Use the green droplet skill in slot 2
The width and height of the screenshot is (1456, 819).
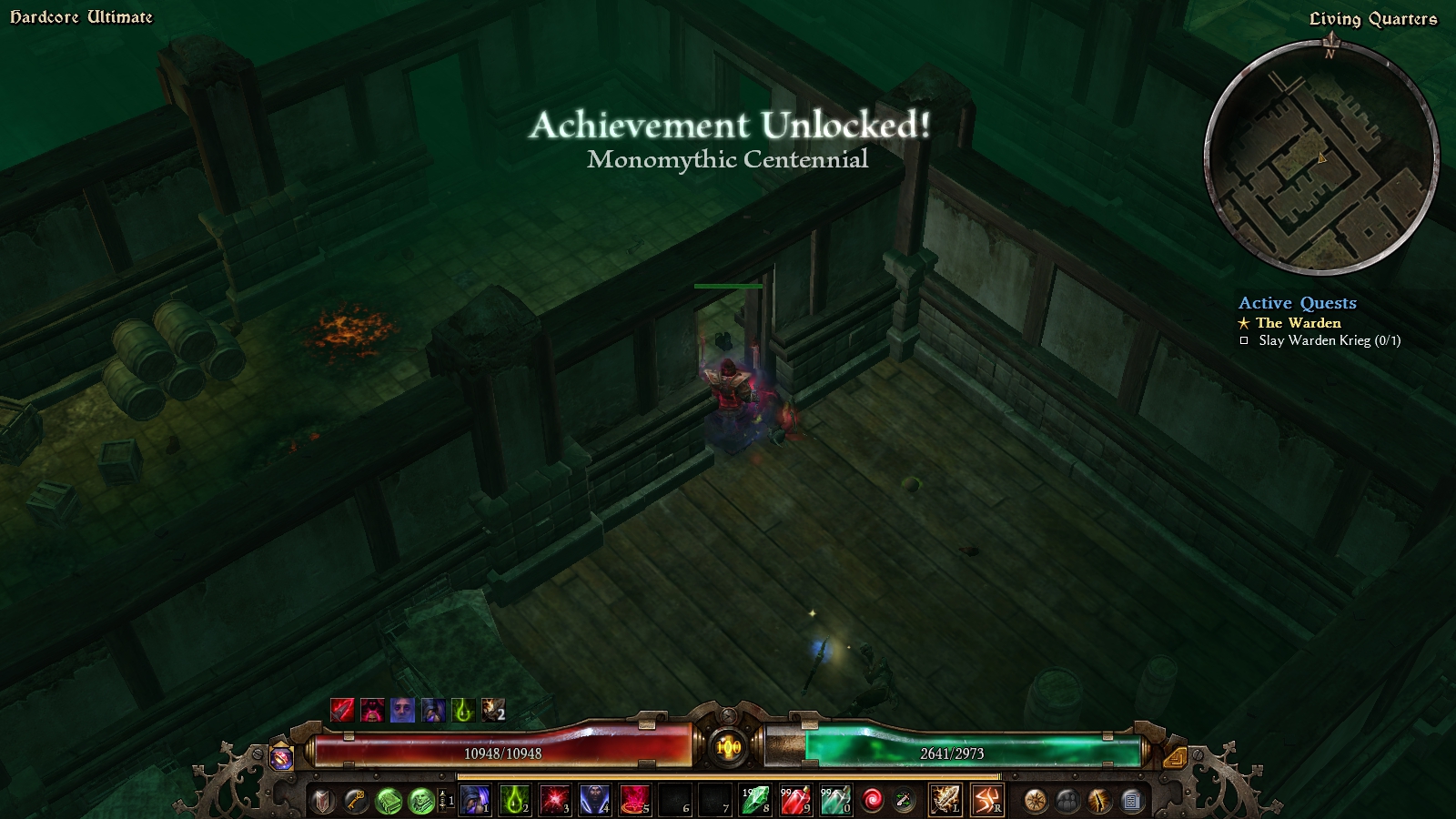(515, 800)
